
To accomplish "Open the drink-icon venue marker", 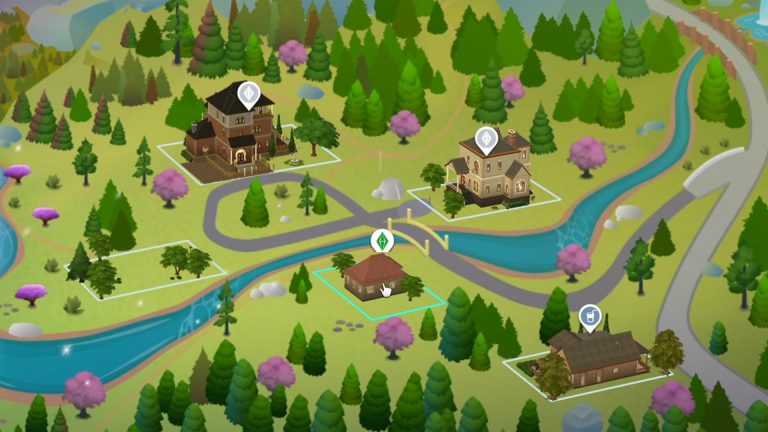I will coord(590,317).
